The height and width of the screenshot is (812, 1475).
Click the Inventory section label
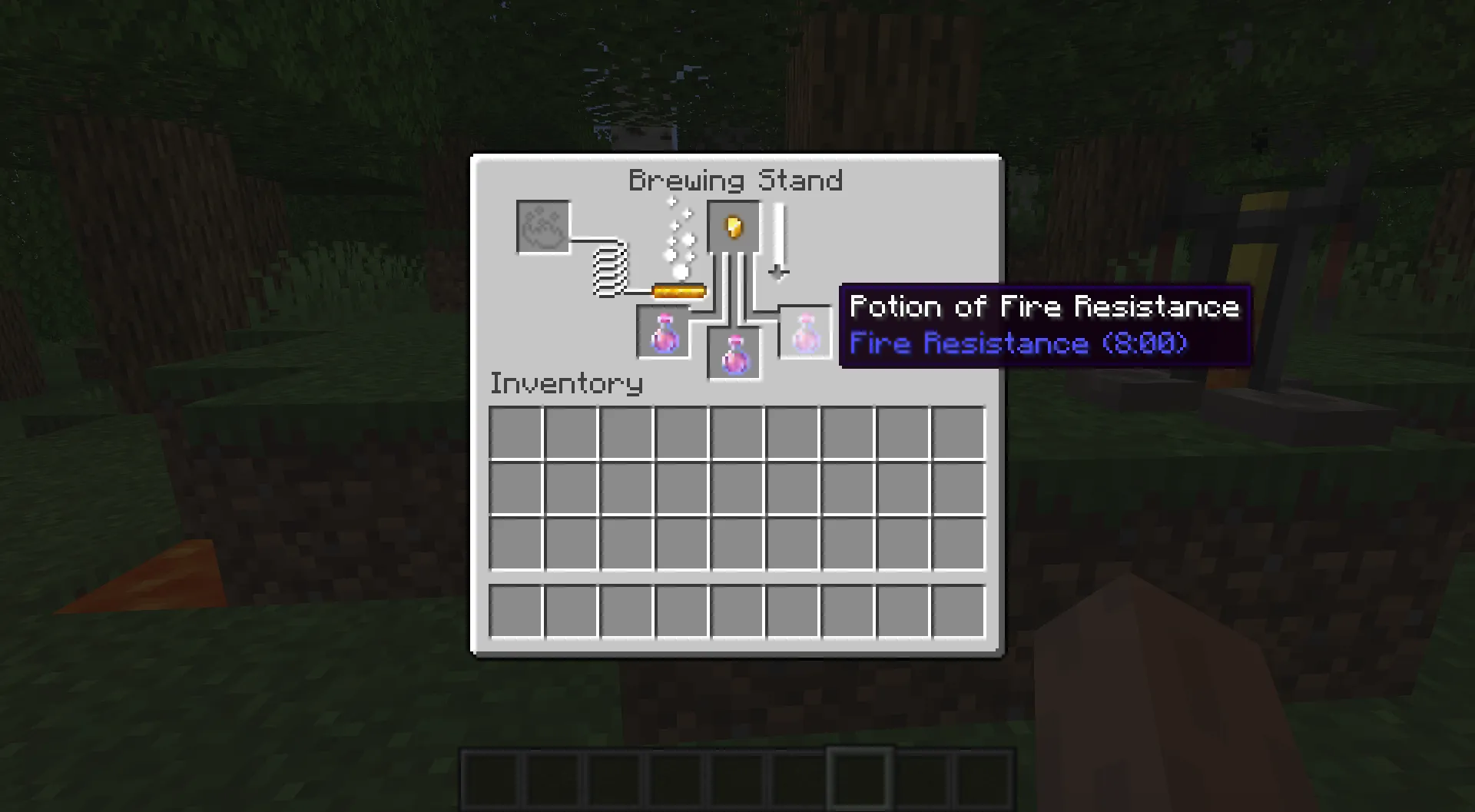pos(566,383)
